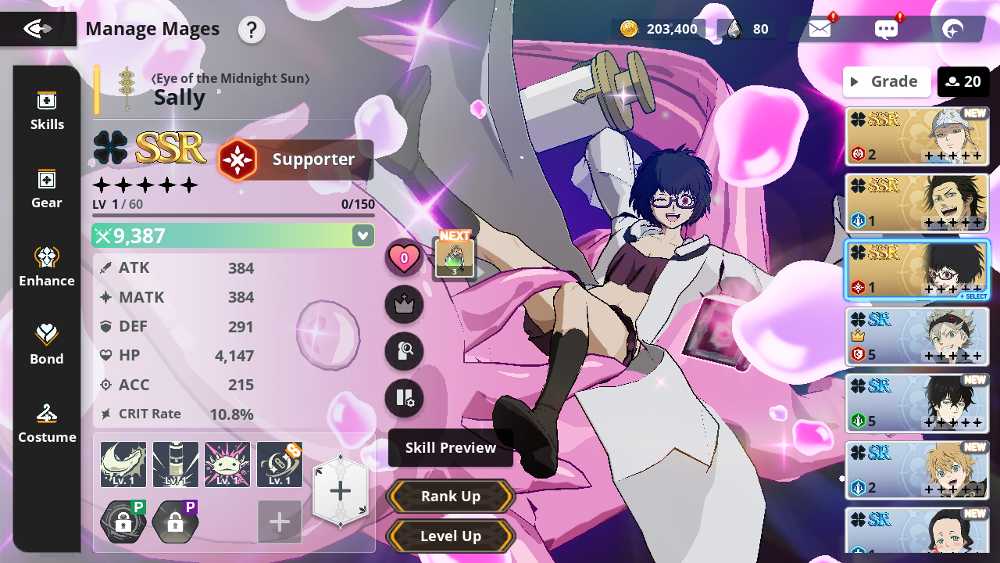Screen dimensions: 1000x563
Task: Open the Manage Mages help question mark
Action: click(x=251, y=29)
